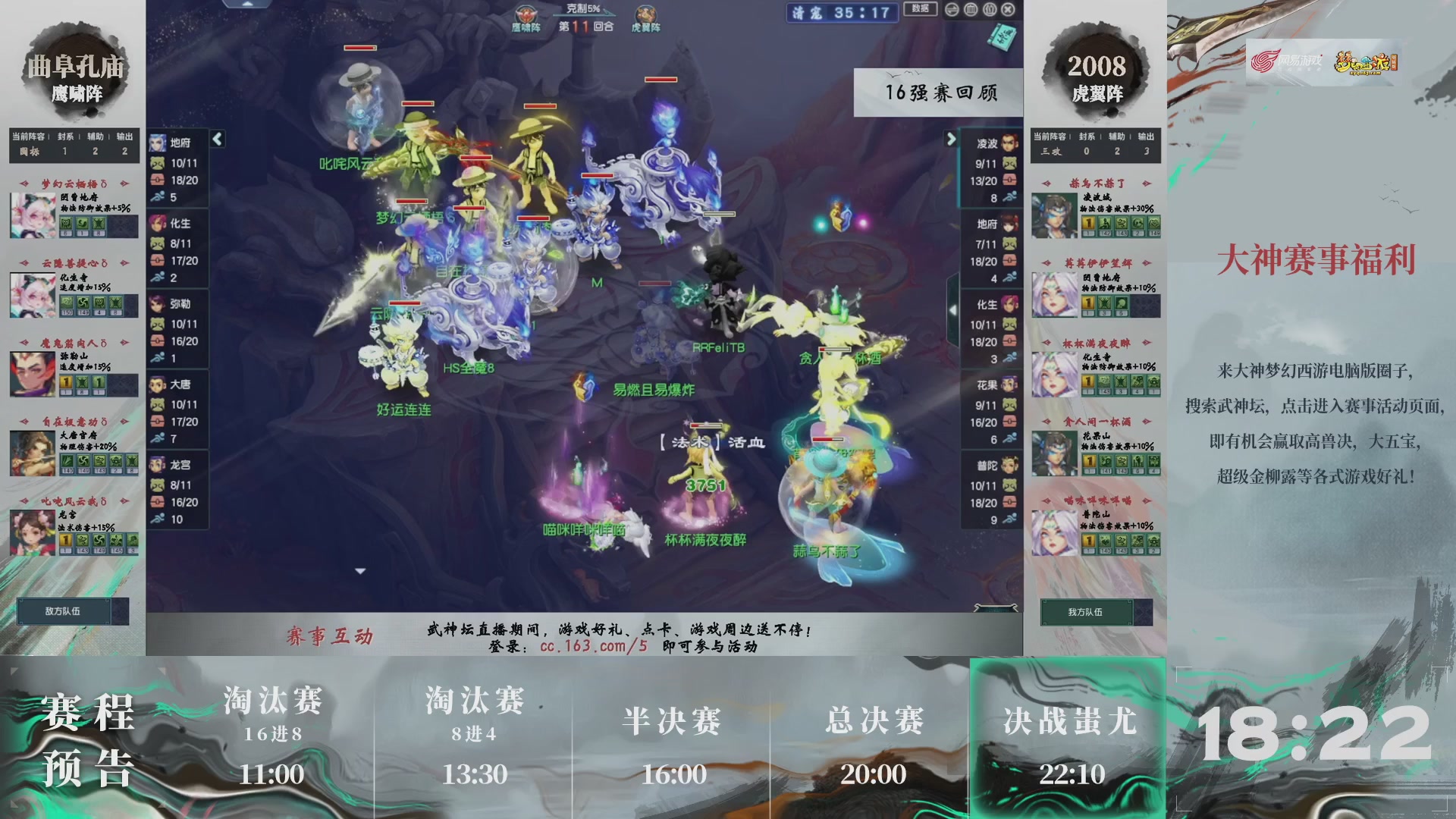Open the green strategy notebook icon

coord(1003,36)
